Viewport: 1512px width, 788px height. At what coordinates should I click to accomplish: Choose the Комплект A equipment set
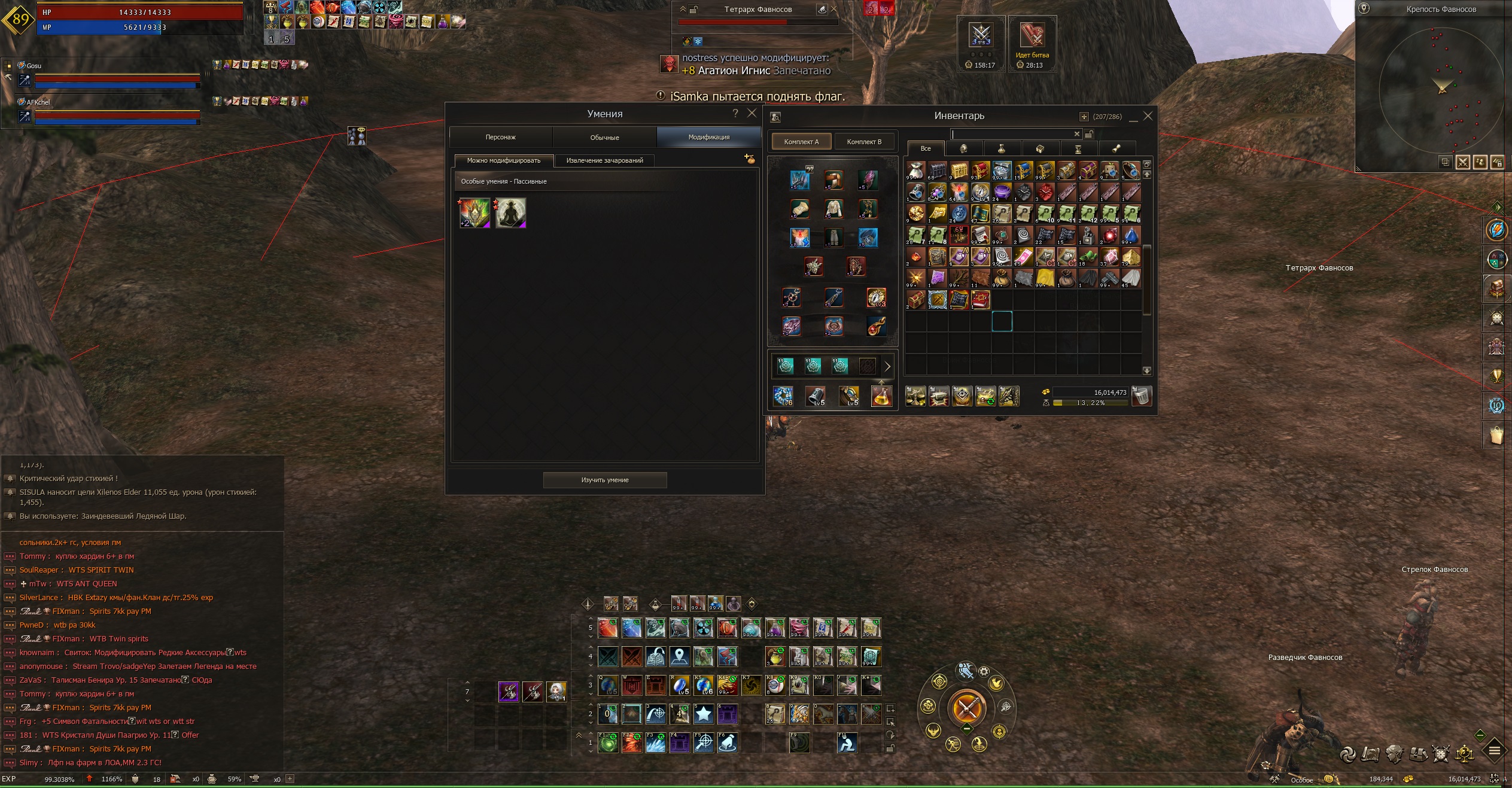[x=801, y=142]
